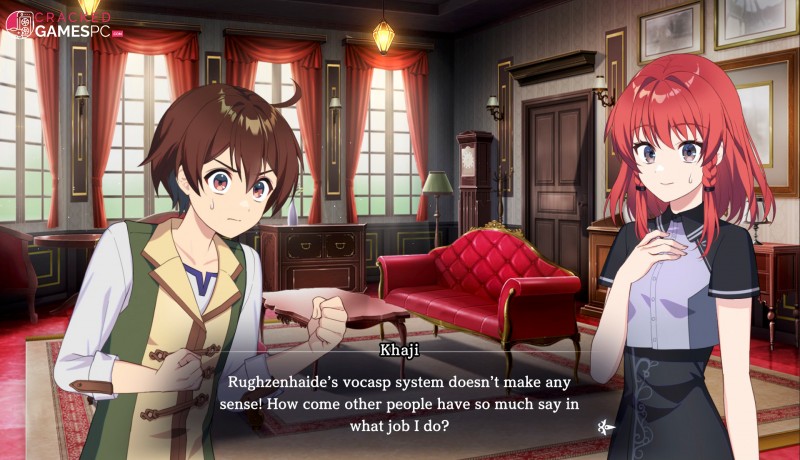Click the dialogue advance arrow icon

pos(603,427)
